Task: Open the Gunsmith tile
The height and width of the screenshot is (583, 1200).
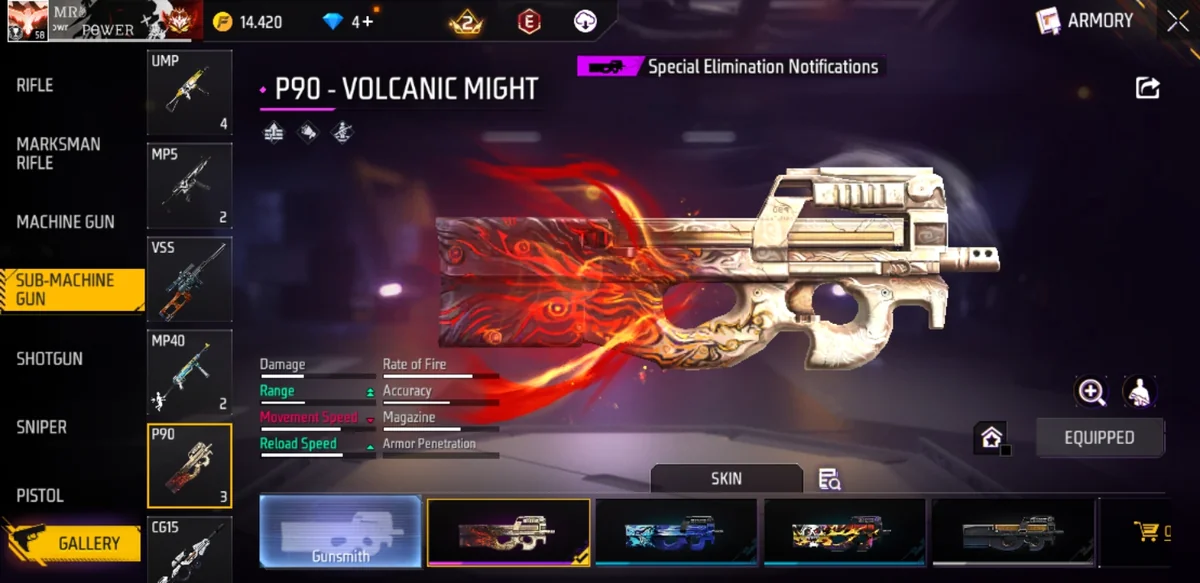Action: [340, 531]
